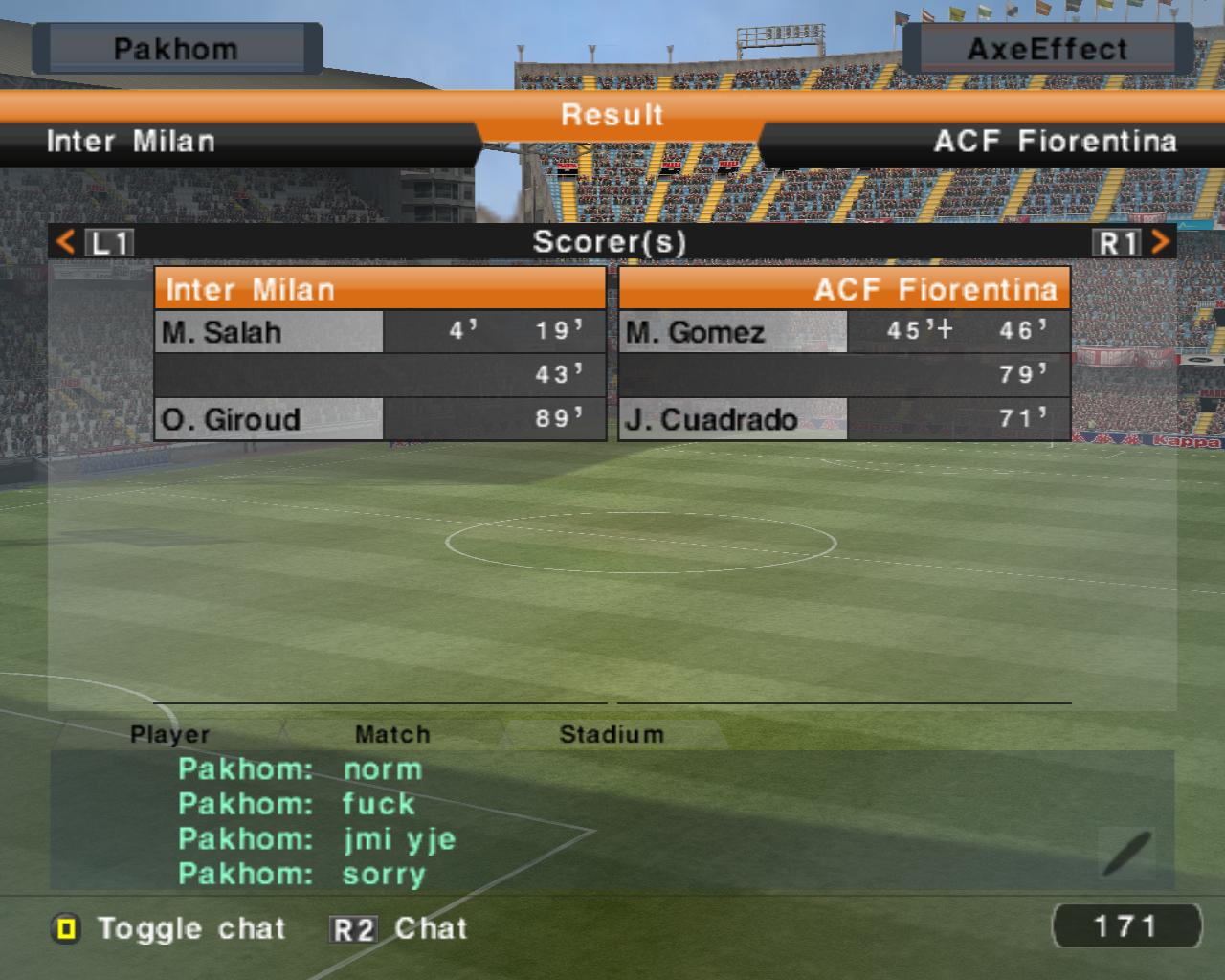Open the Stadium chat tab

pyautogui.click(x=612, y=734)
